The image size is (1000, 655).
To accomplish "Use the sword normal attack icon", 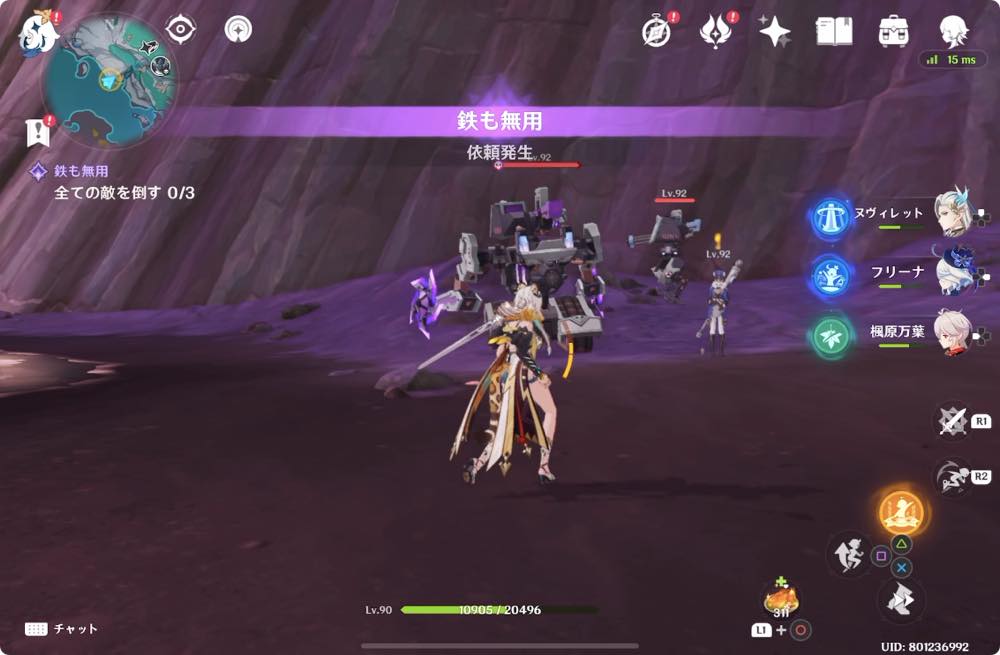I will click(x=952, y=421).
